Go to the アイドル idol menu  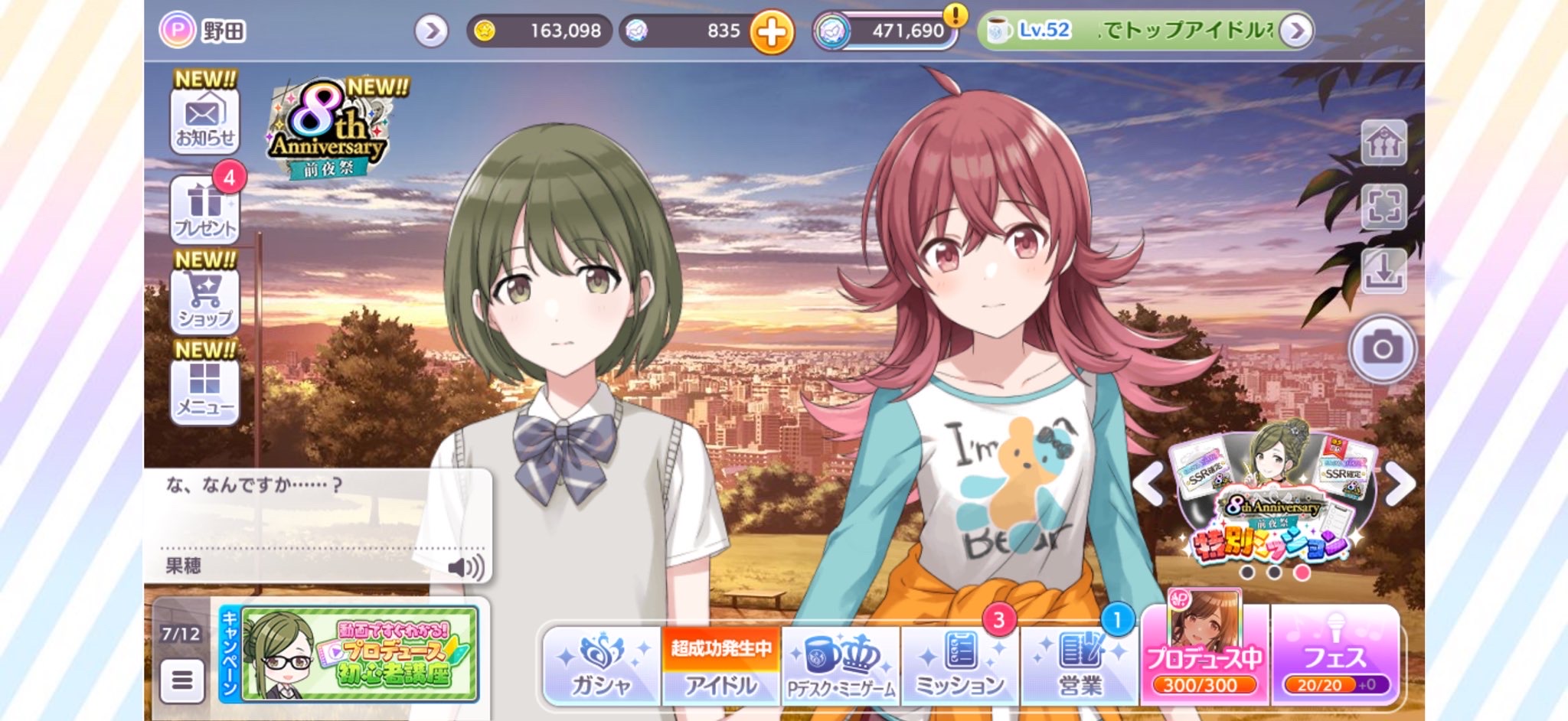[721, 665]
